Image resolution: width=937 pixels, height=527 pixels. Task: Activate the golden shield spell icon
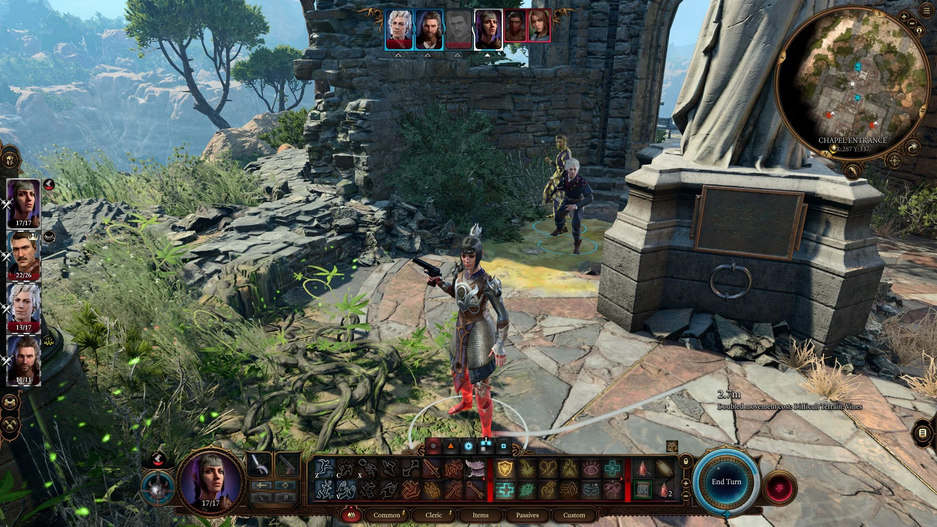coord(505,468)
